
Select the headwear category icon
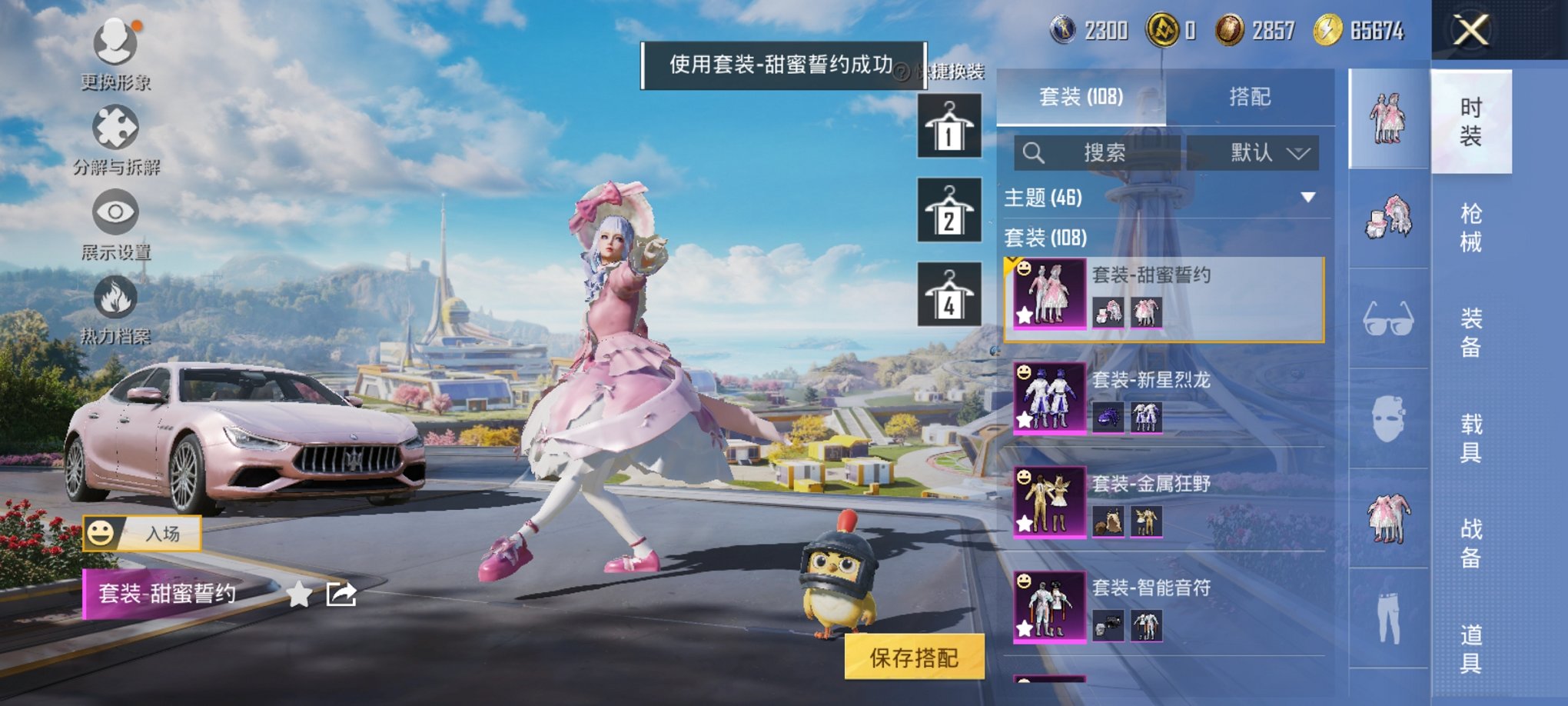[1388, 219]
